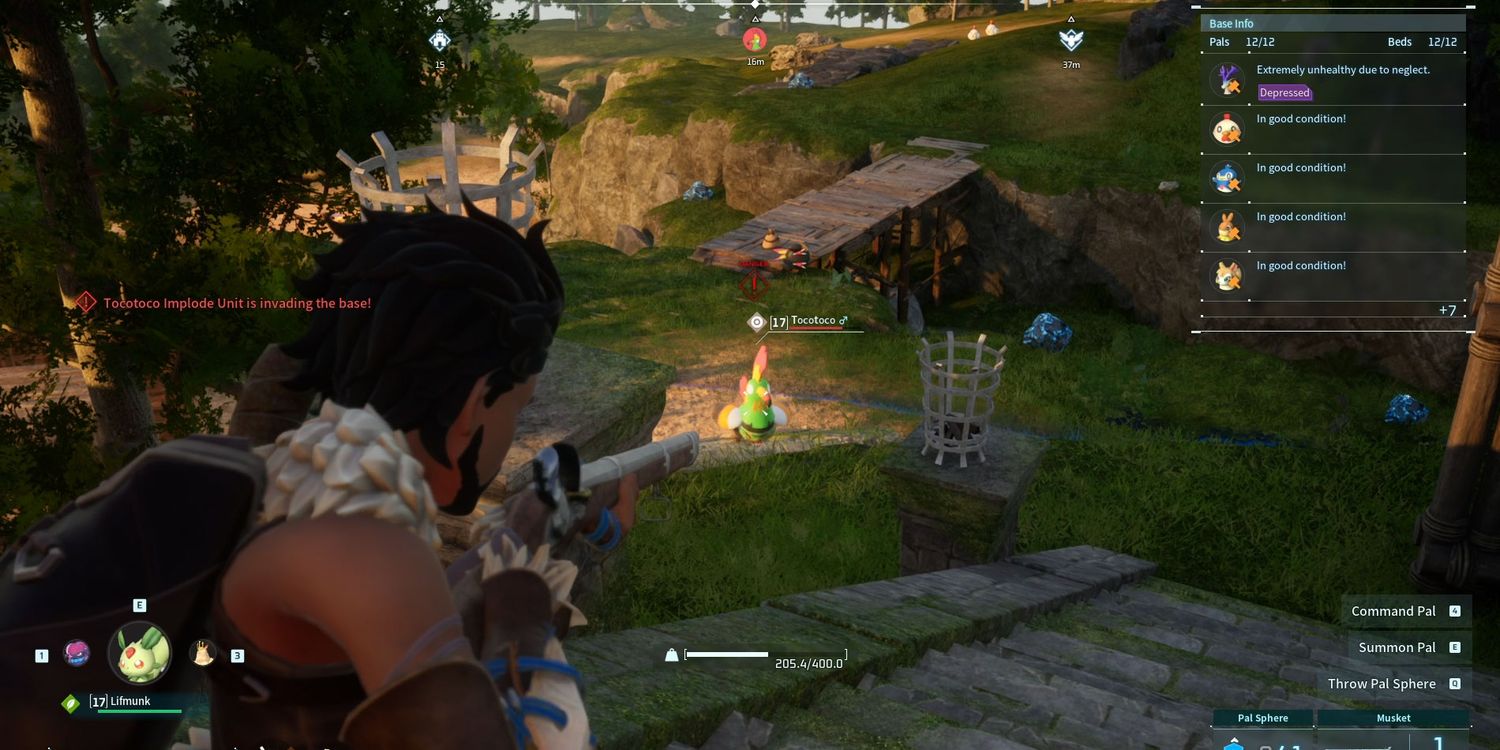
Task: Select the Chikipi pal icon in Base Info
Action: click(1227, 129)
